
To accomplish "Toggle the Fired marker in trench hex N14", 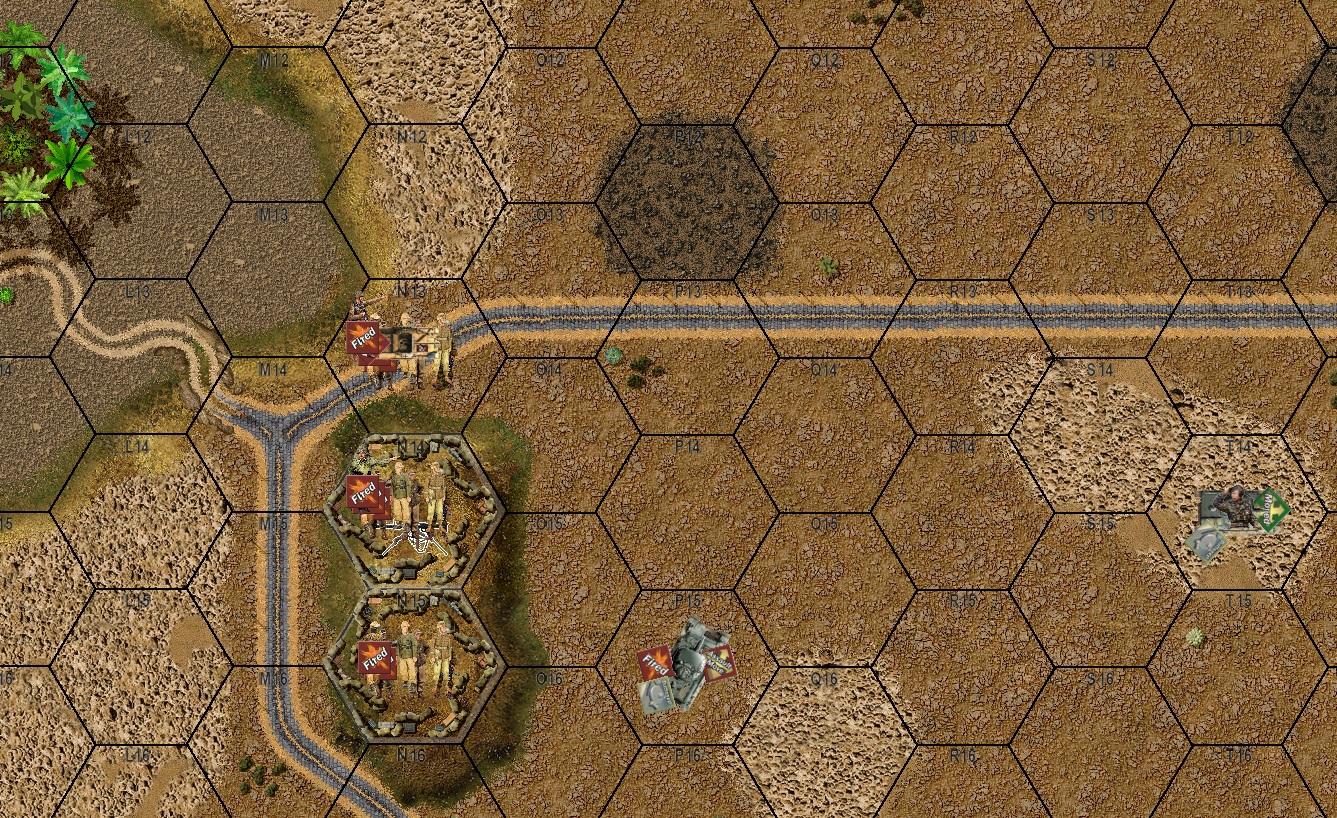I will click(363, 493).
